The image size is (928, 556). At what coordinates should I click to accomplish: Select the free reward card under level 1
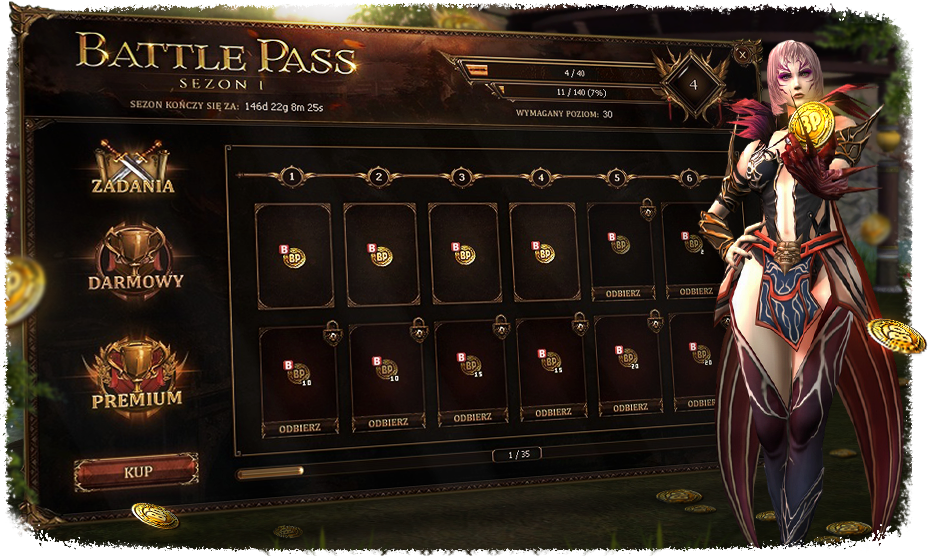coord(294,256)
